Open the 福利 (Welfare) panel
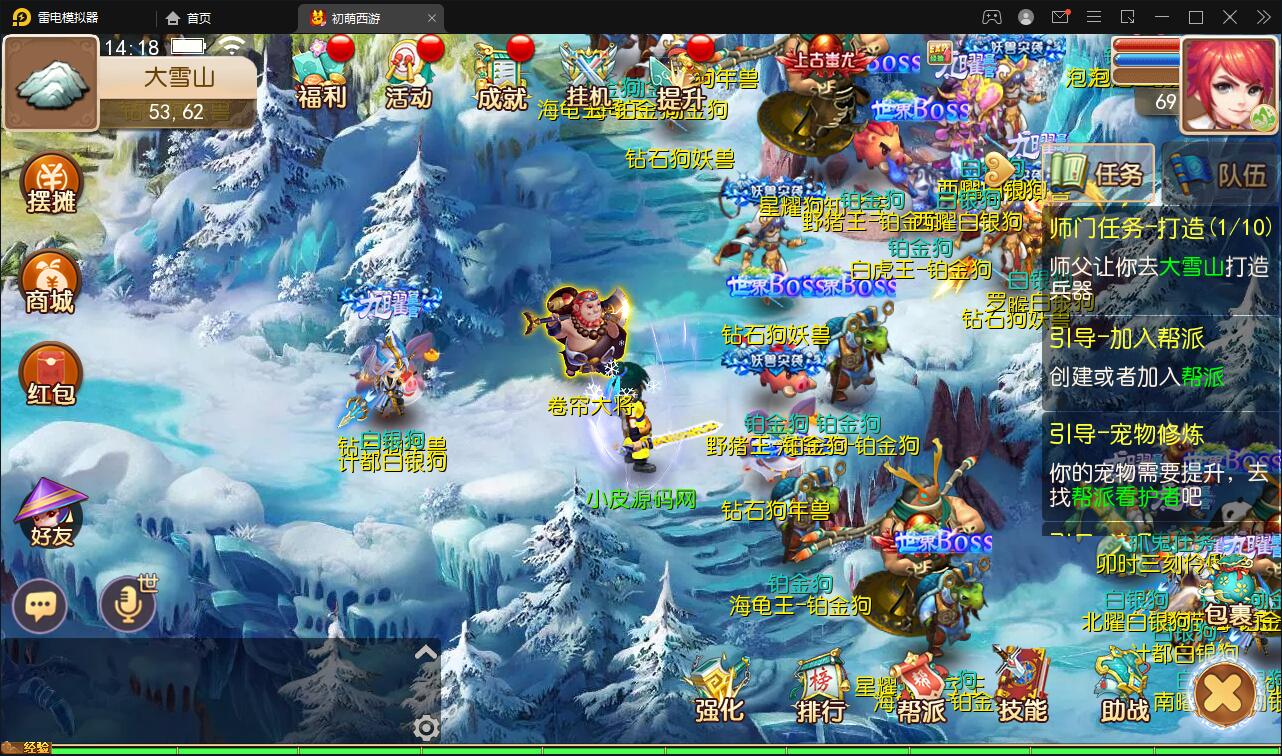Image resolution: width=1282 pixels, height=756 pixels. [322, 75]
